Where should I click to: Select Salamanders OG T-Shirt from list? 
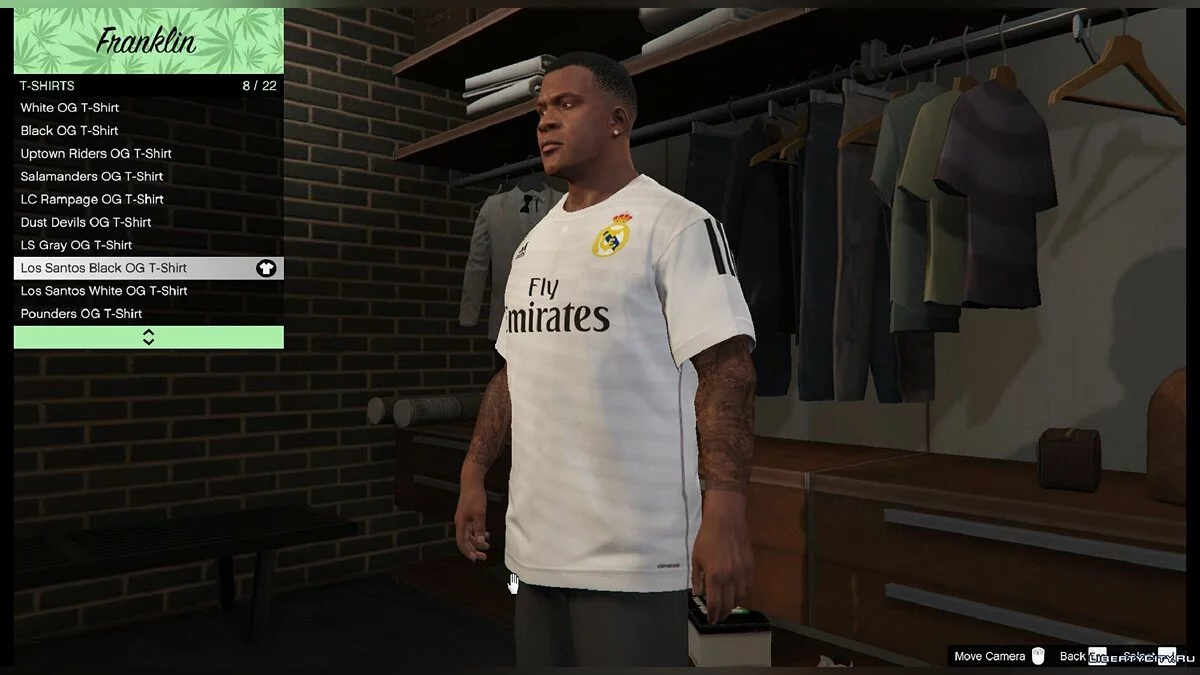148,176
